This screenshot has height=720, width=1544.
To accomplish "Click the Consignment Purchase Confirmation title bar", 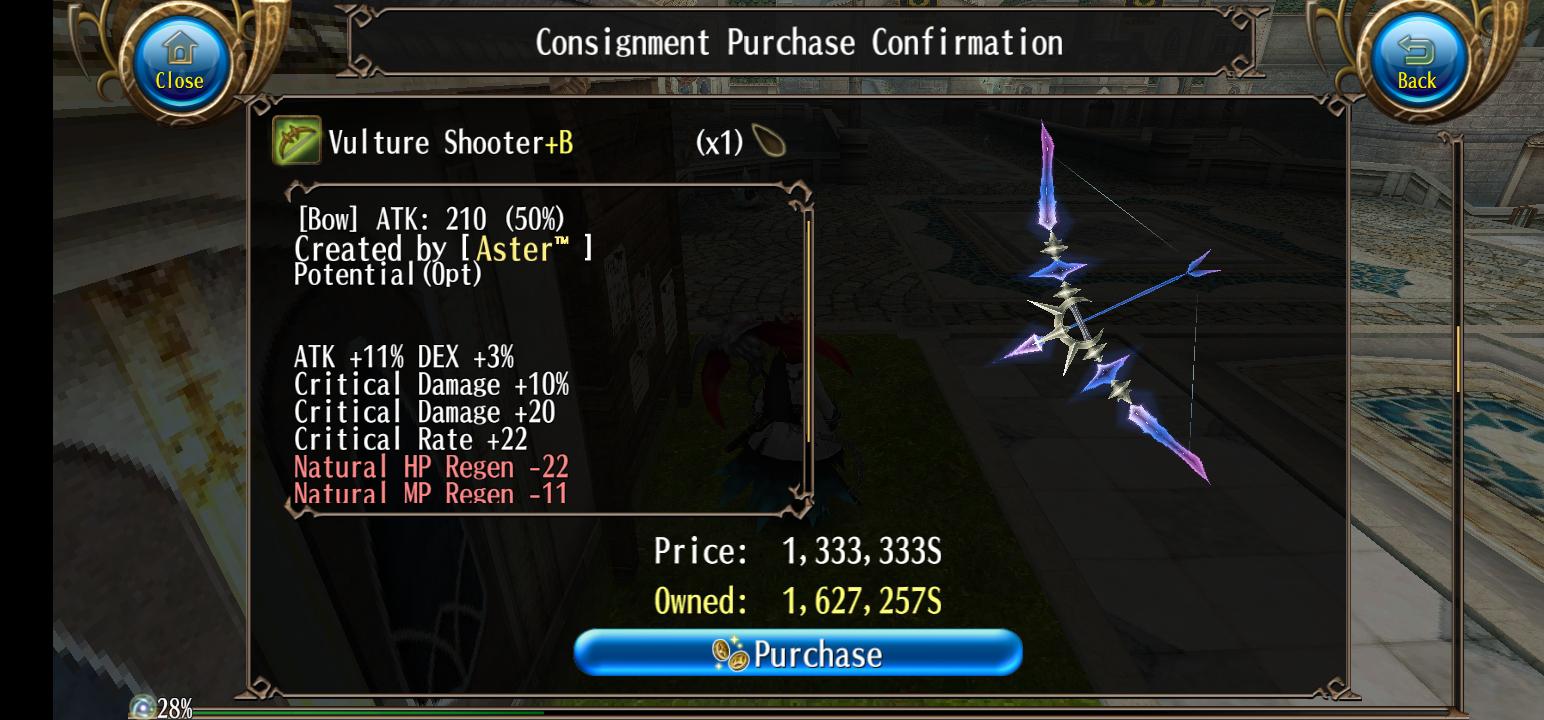I will (800, 42).
